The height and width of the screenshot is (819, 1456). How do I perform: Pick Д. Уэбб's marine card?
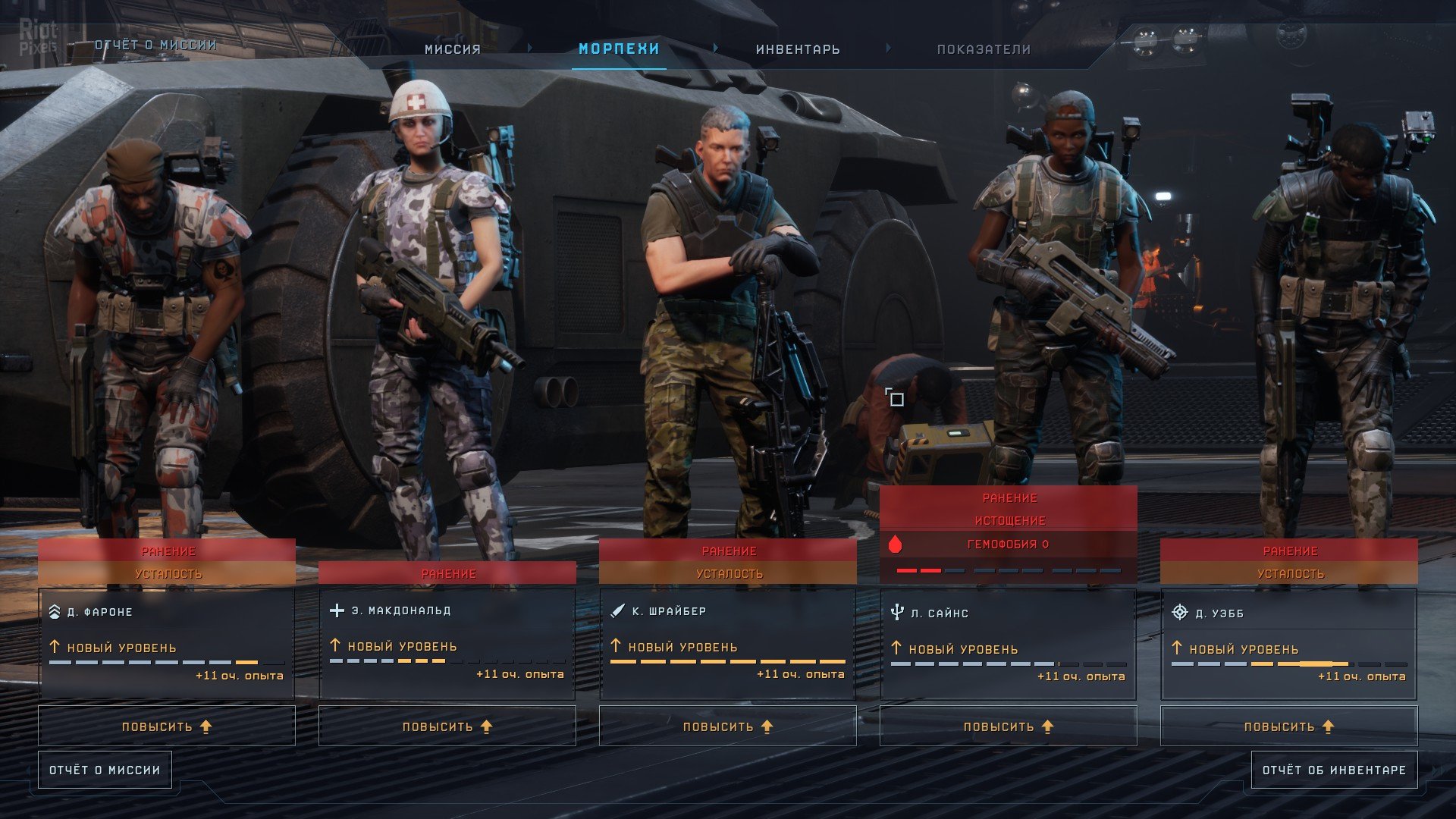[x=1289, y=643]
